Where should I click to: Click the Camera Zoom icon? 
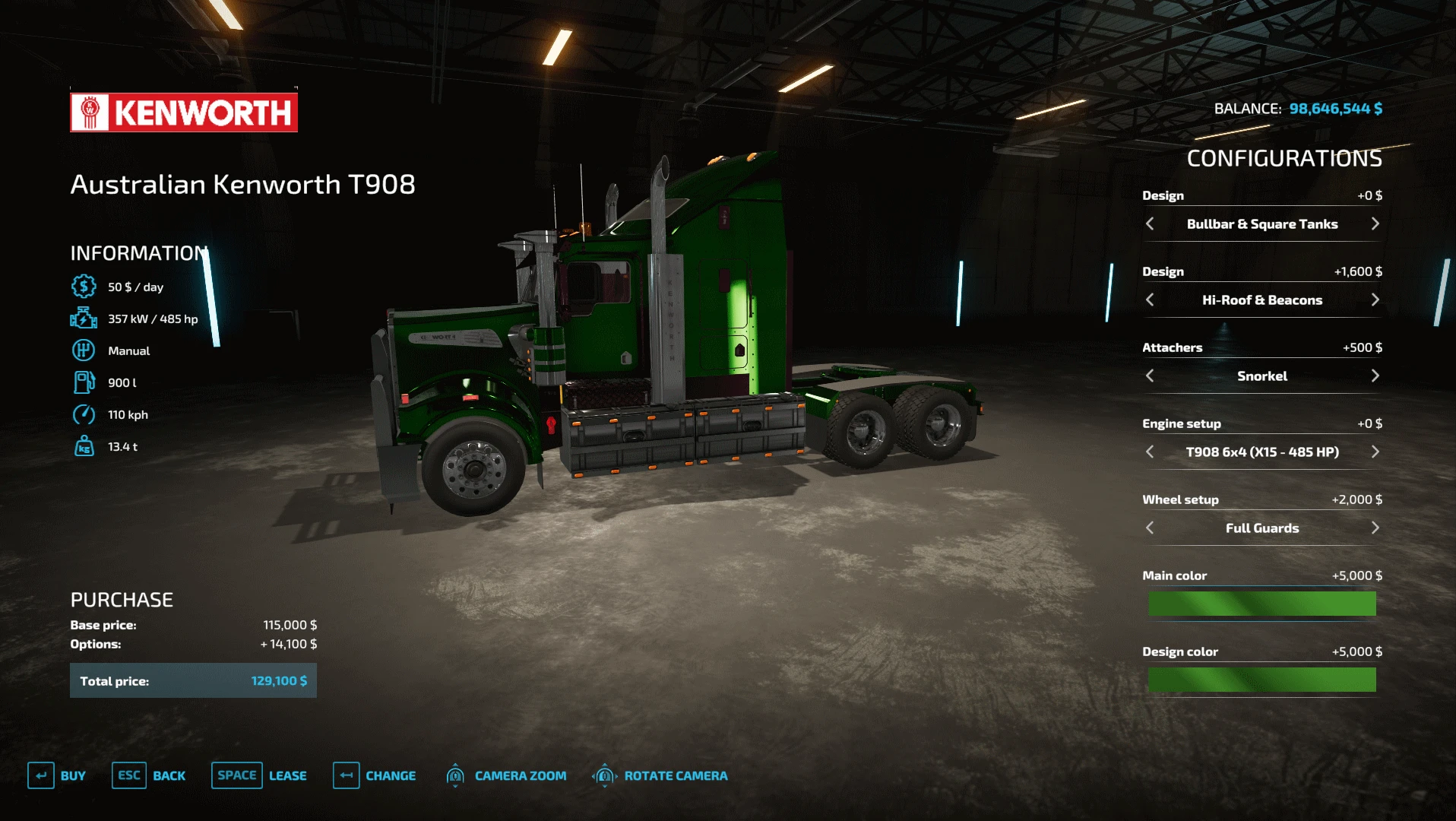pyautogui.click(x=456, y=775)
